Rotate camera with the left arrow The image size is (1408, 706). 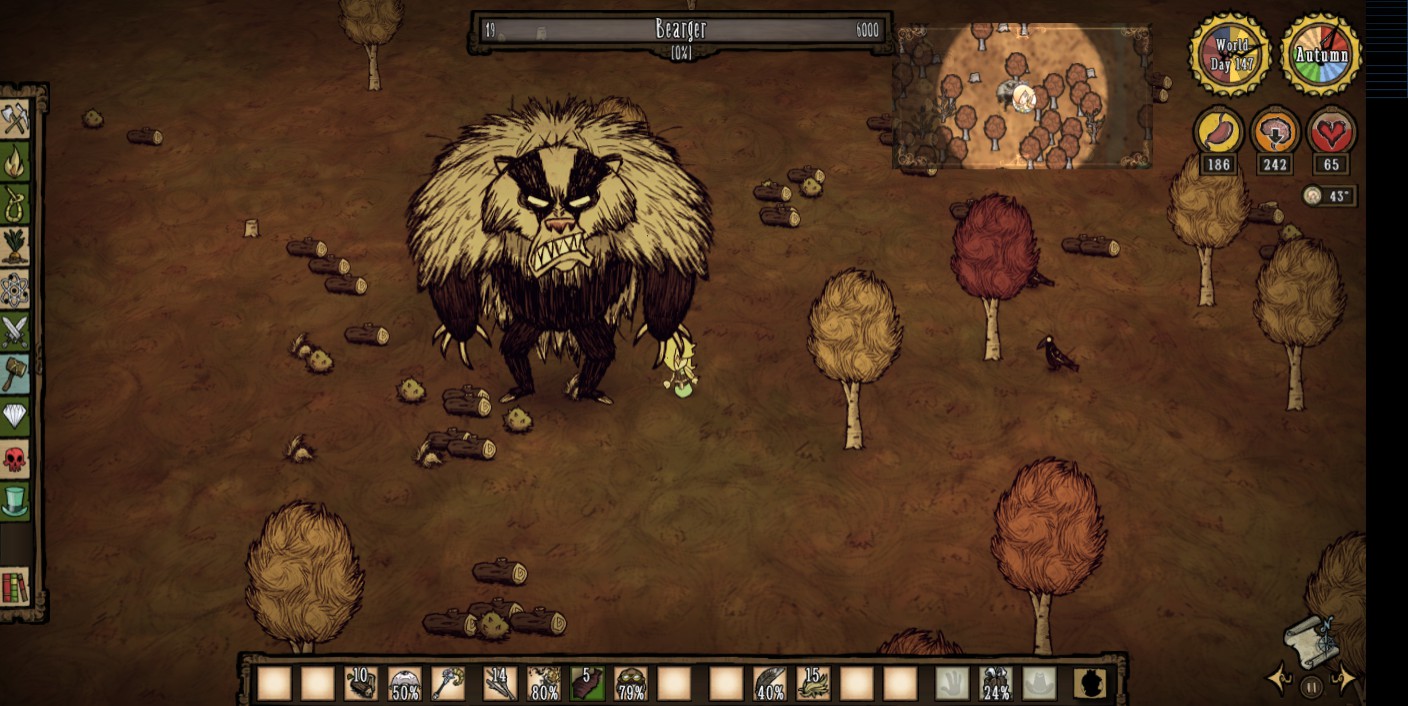(1279, 679)
